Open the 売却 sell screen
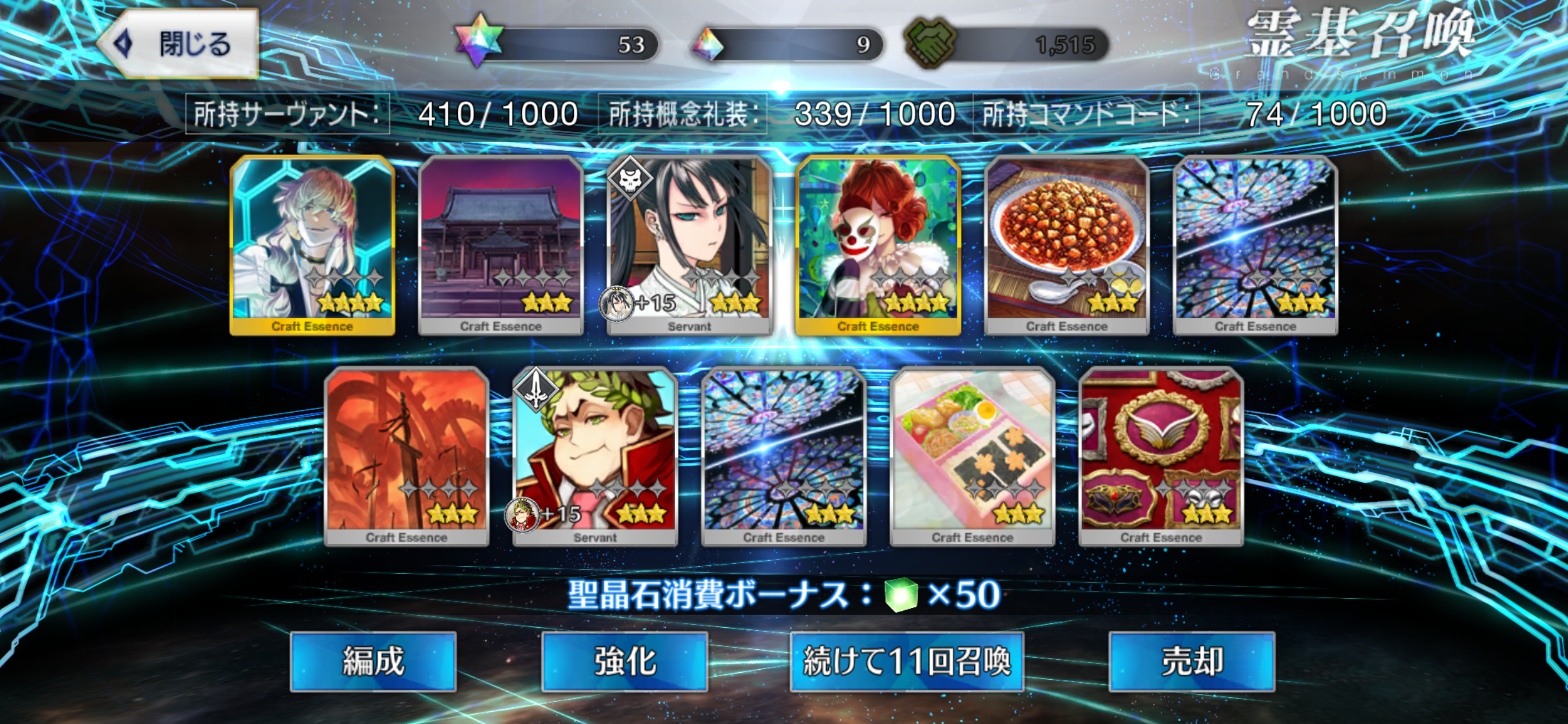 coord(1191,661)
